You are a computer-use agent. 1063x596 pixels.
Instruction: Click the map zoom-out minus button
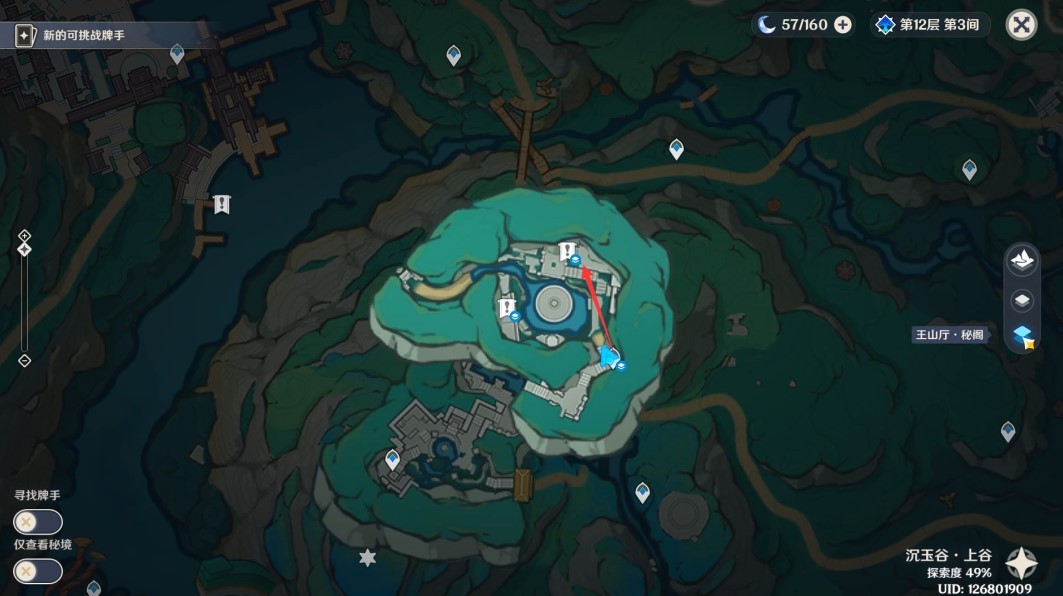tap(25, 361)
